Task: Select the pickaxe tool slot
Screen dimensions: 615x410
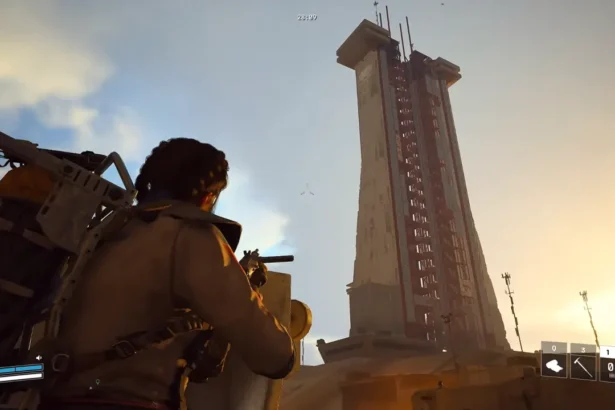Action: (x=583, y=366)
